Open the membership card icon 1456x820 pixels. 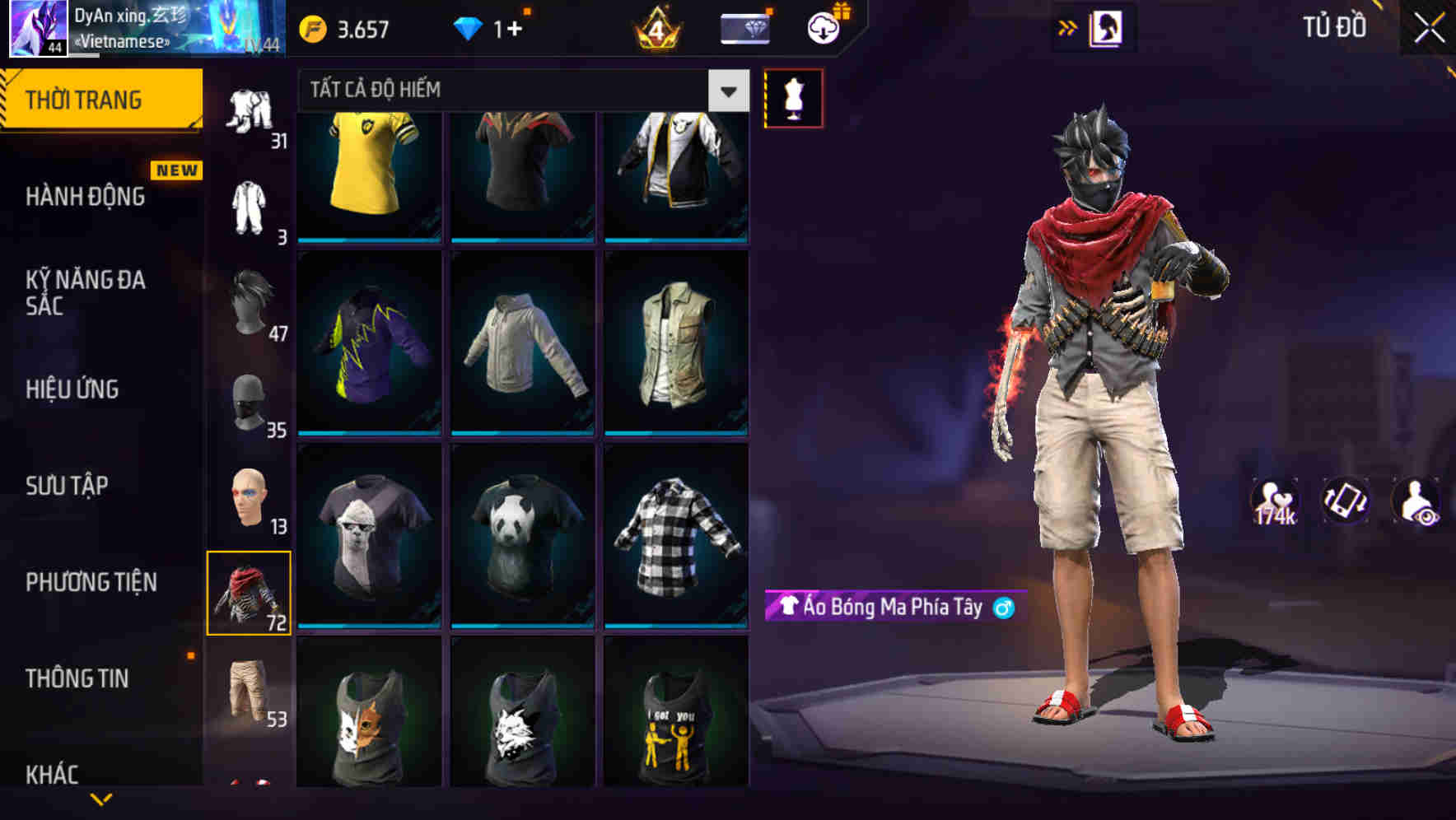tap(744, 30)
